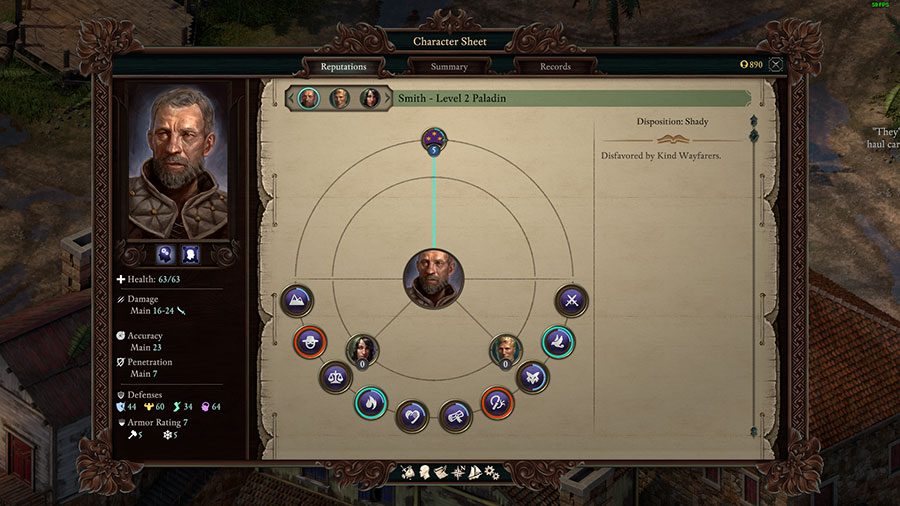Select the Reputations tab

point(343,67)
